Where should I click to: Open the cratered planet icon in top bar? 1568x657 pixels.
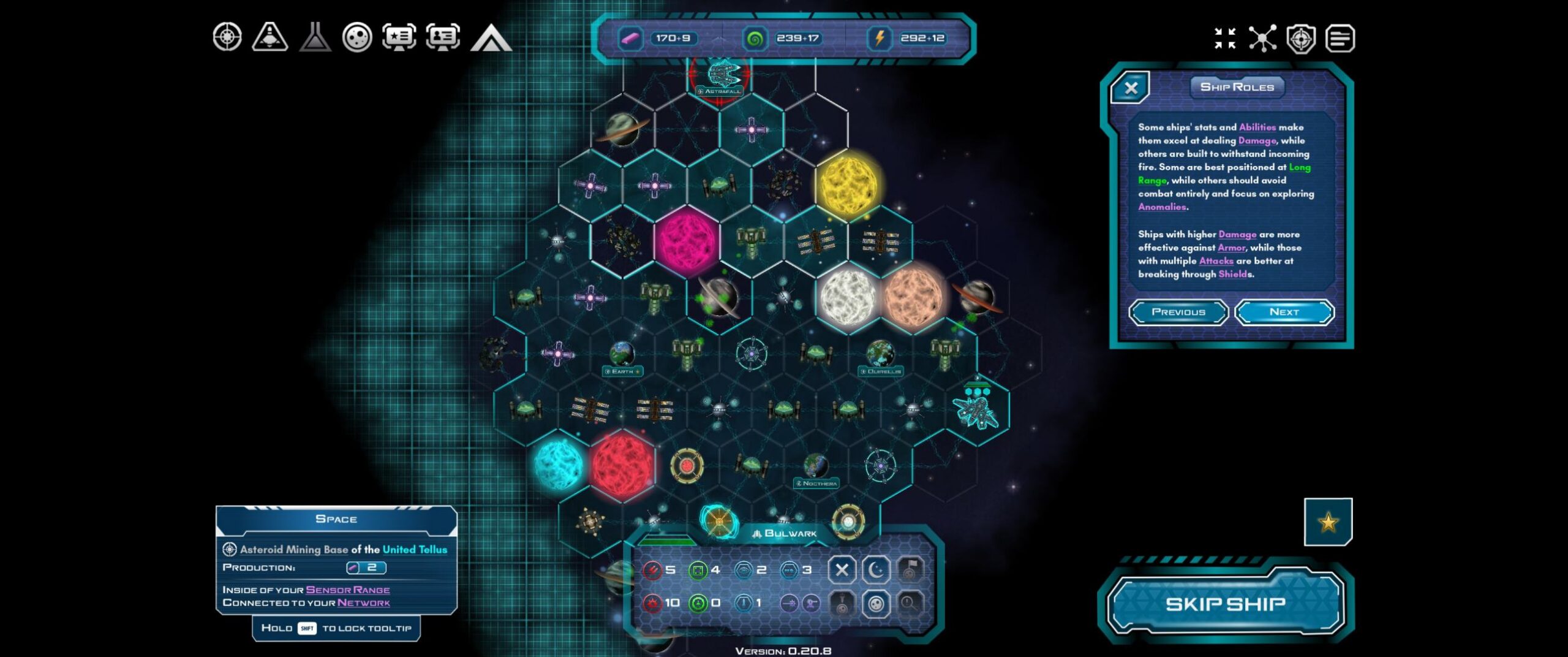pos(357,37)
